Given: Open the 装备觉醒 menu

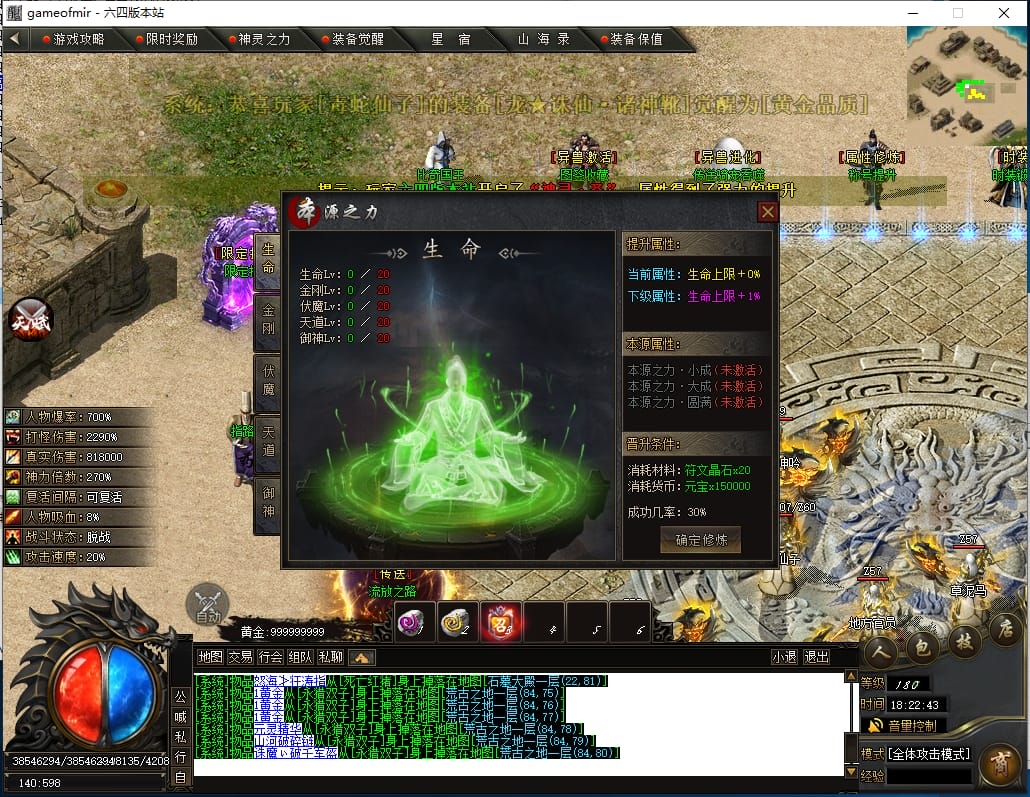Looking at the screenshot, I should tap(351, 40).
